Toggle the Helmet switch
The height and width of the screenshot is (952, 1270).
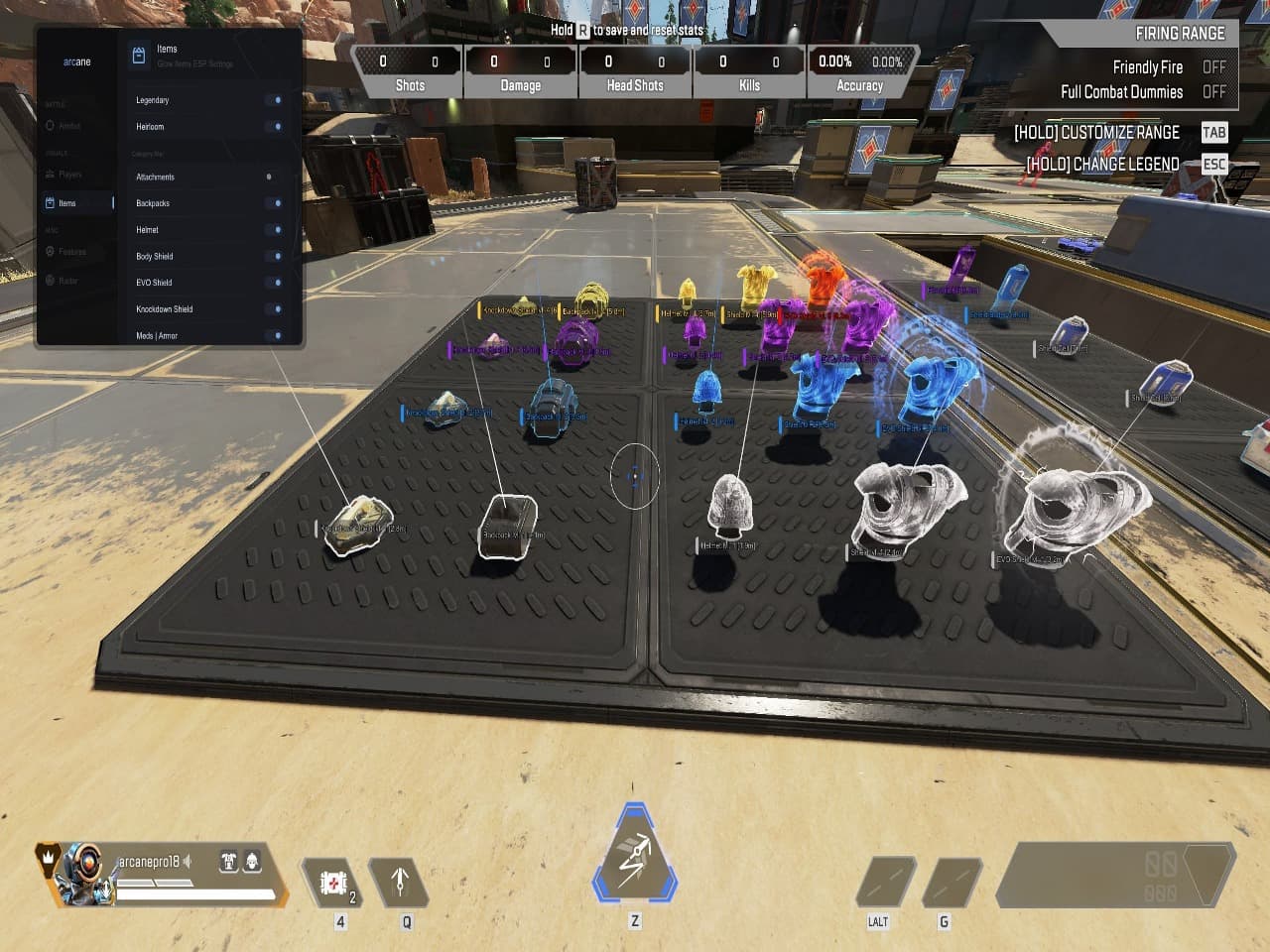(x=275, y=230)
